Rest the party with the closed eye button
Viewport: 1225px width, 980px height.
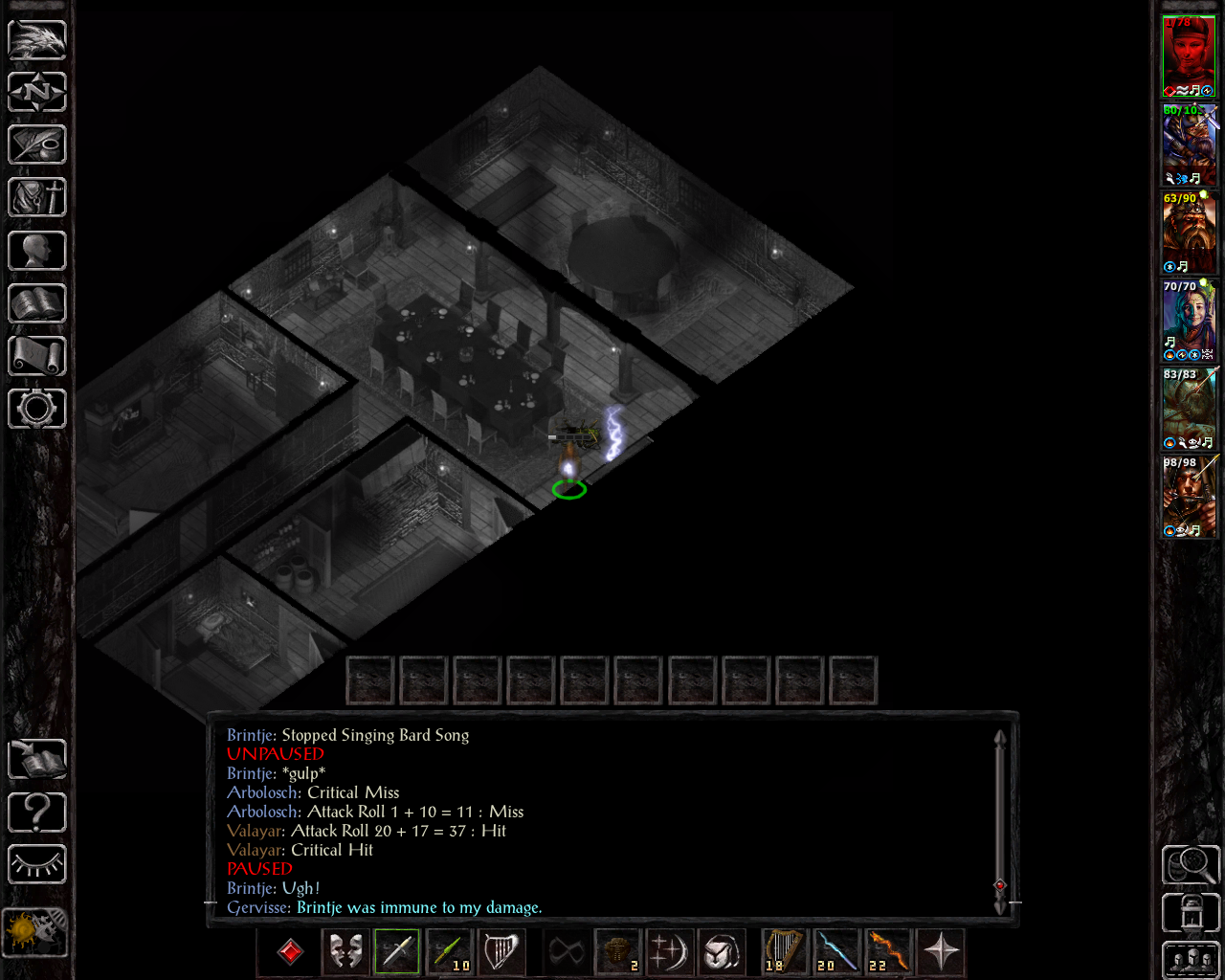[x=37, y=864]
